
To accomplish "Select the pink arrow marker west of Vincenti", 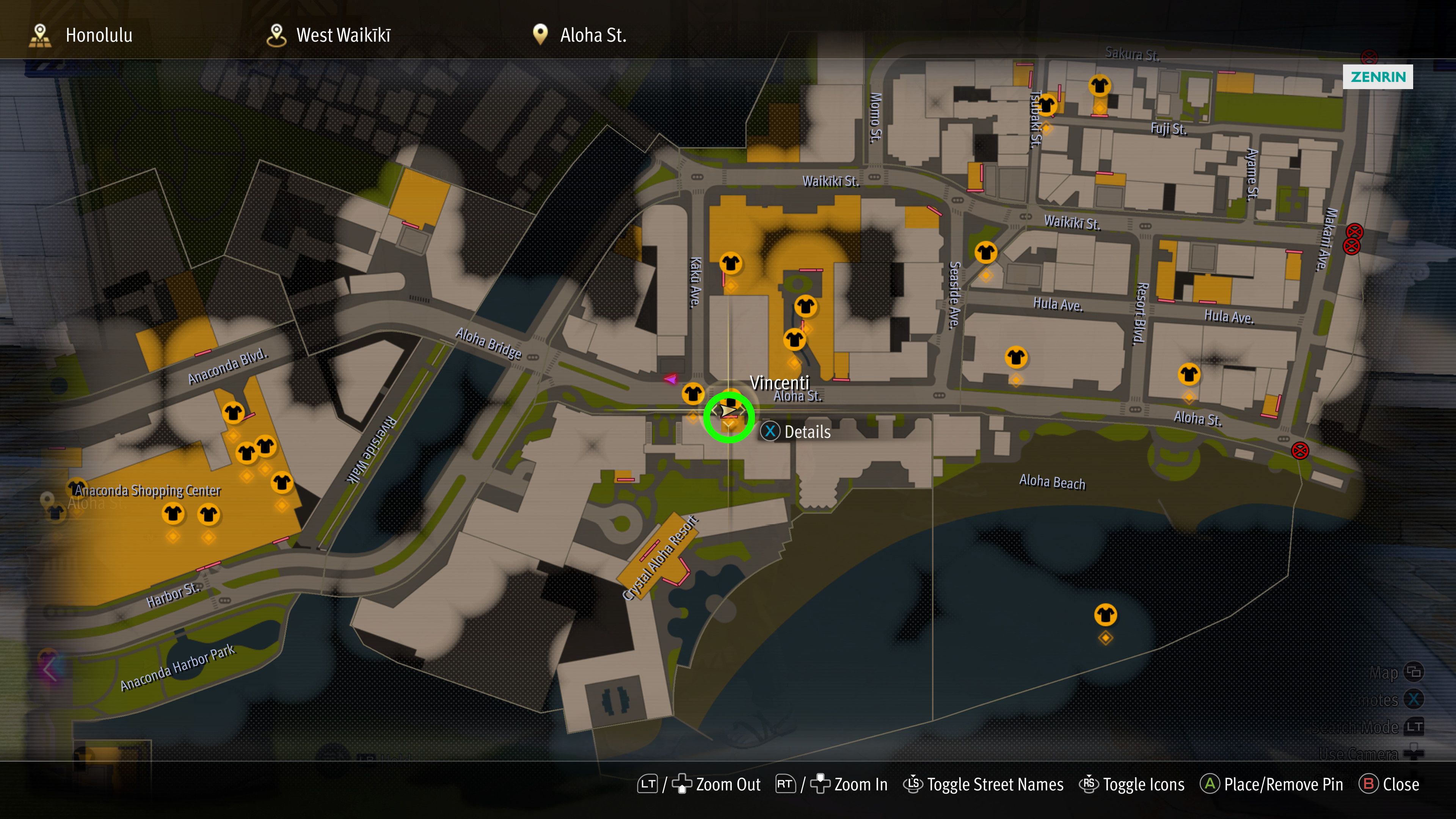I will point(670,379).
